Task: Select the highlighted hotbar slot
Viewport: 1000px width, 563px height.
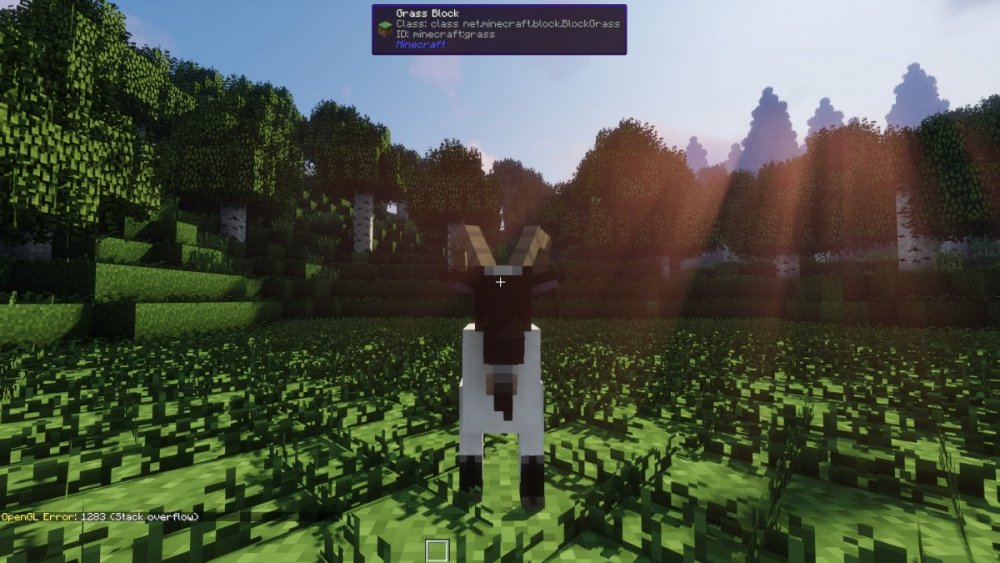Action: [436, 550]
